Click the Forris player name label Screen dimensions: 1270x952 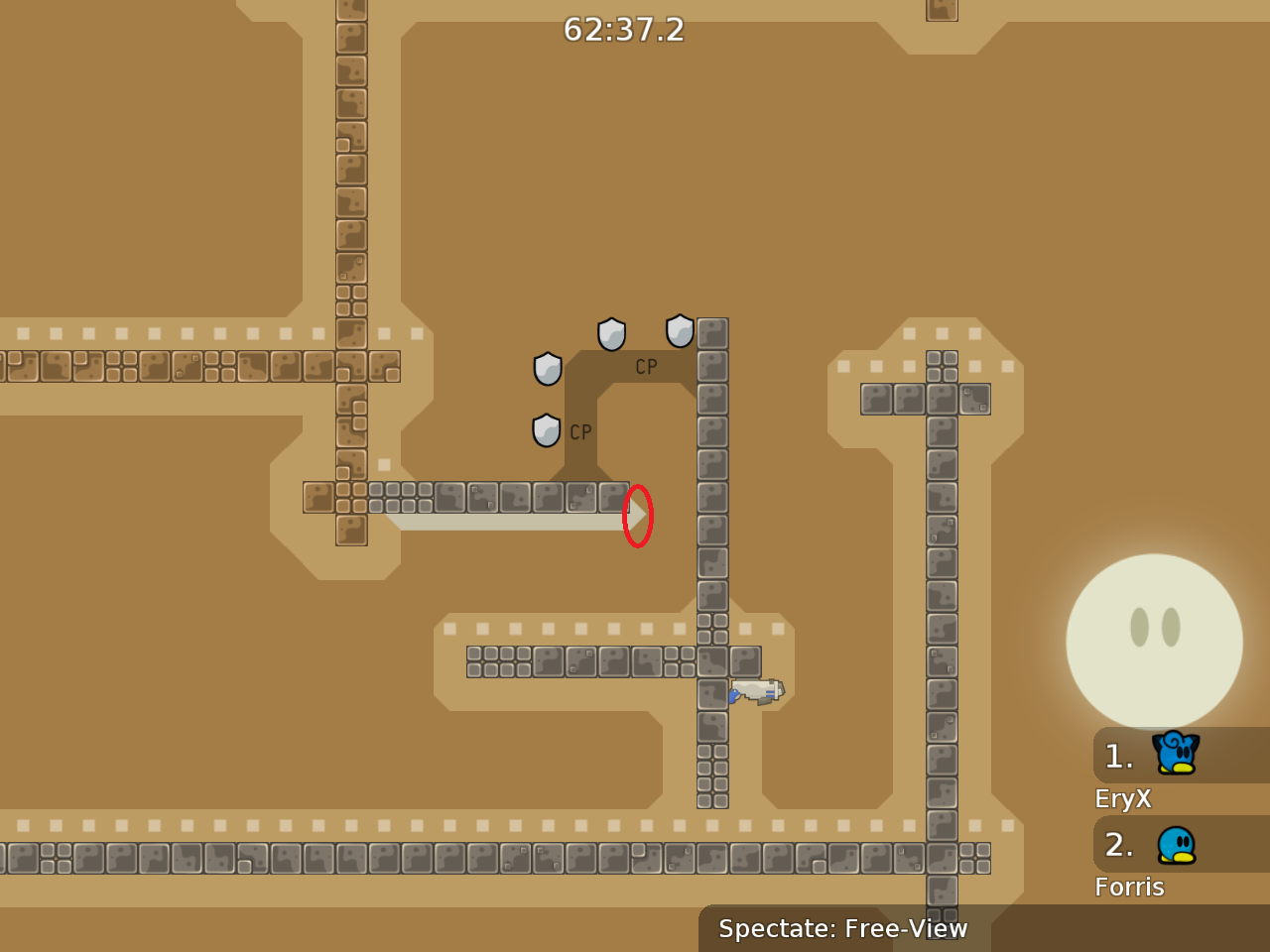1129,887
